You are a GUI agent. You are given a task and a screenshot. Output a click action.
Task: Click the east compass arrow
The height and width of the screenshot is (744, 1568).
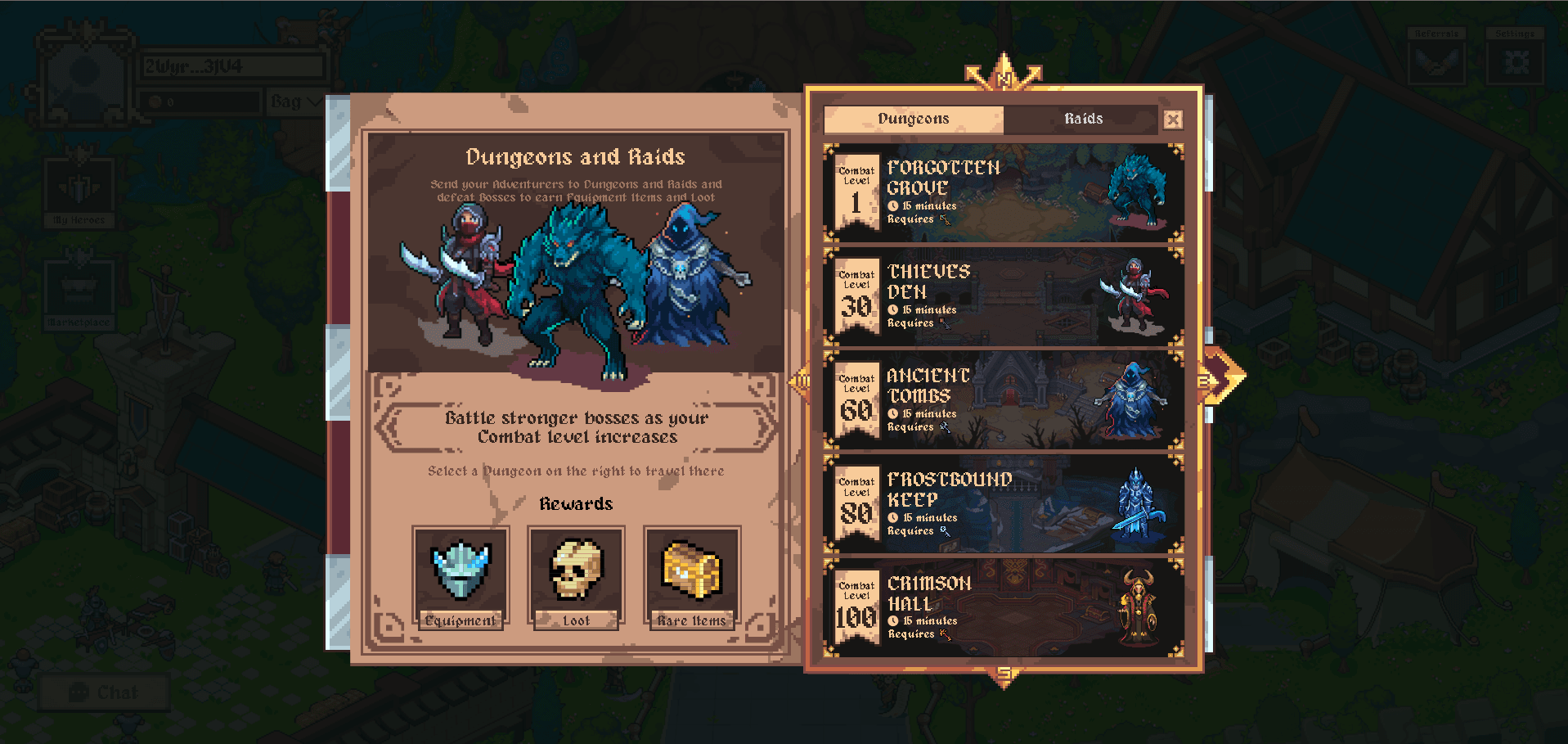click(1221, 378)
